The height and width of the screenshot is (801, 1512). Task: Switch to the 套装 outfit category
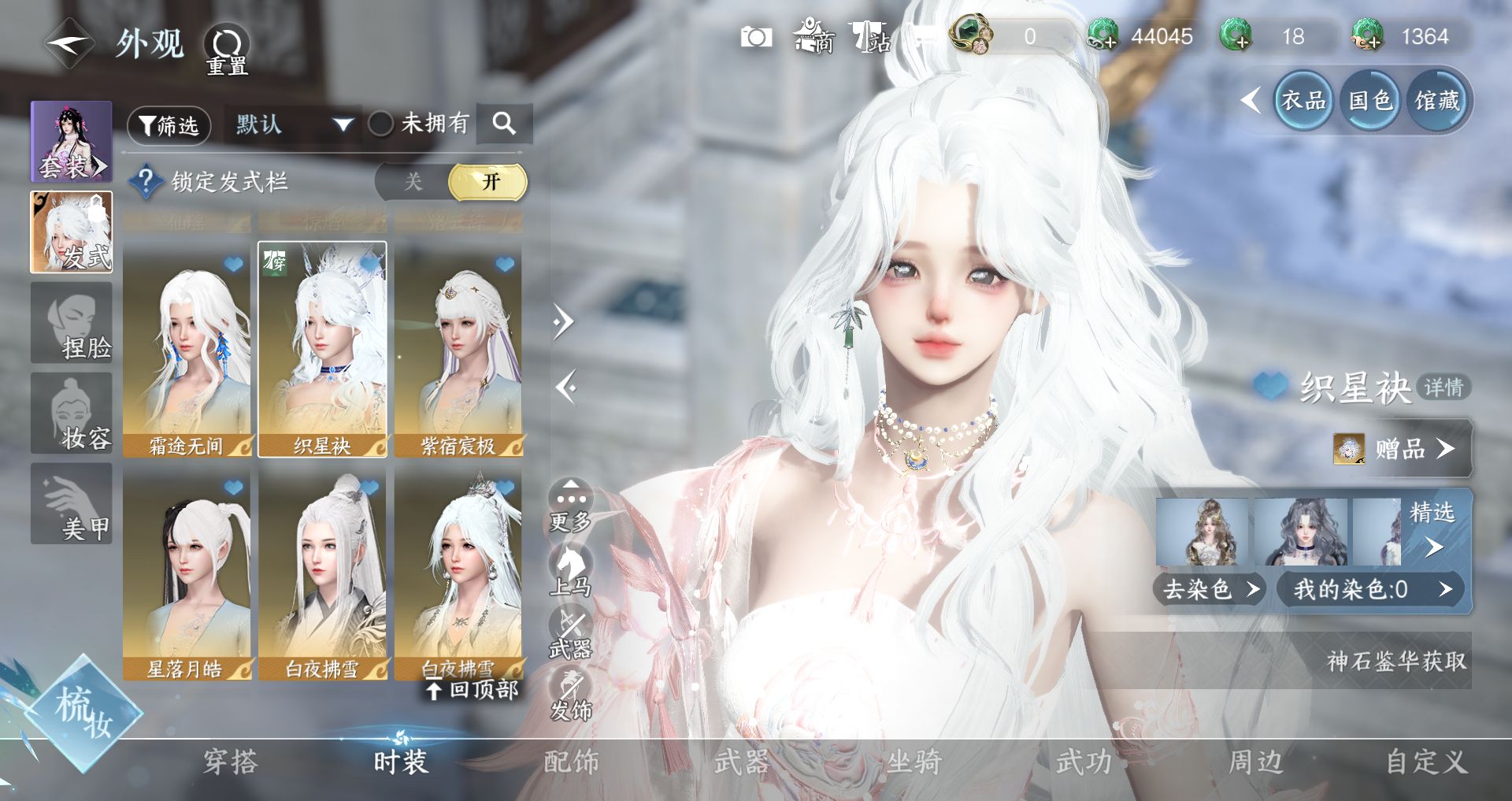[72, 143]
